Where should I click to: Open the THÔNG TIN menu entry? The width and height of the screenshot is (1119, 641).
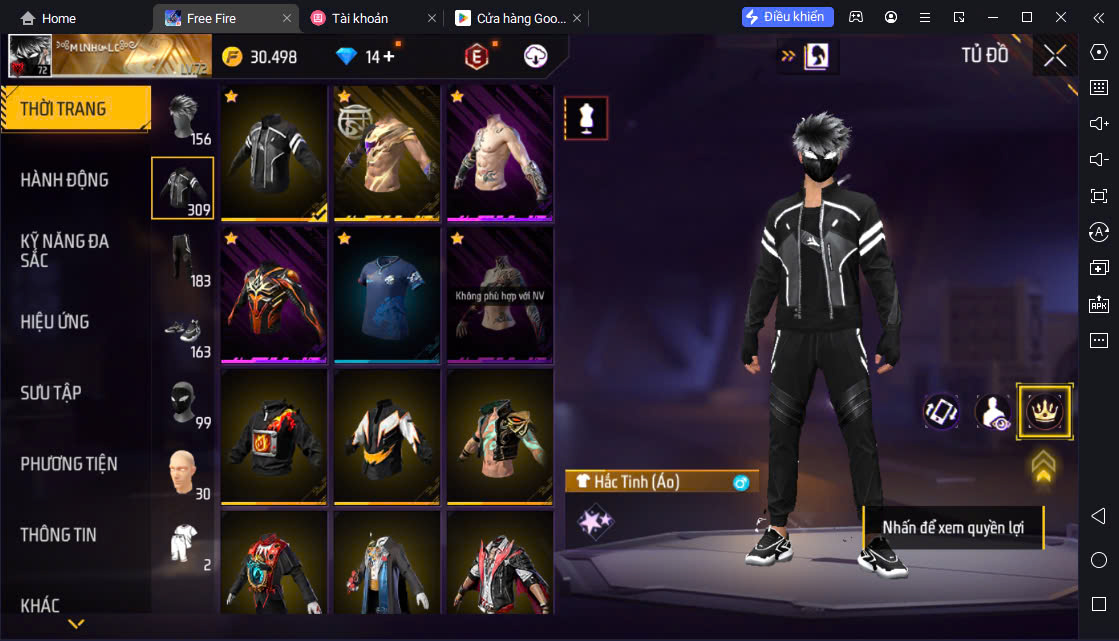click(x=59, y=535)
